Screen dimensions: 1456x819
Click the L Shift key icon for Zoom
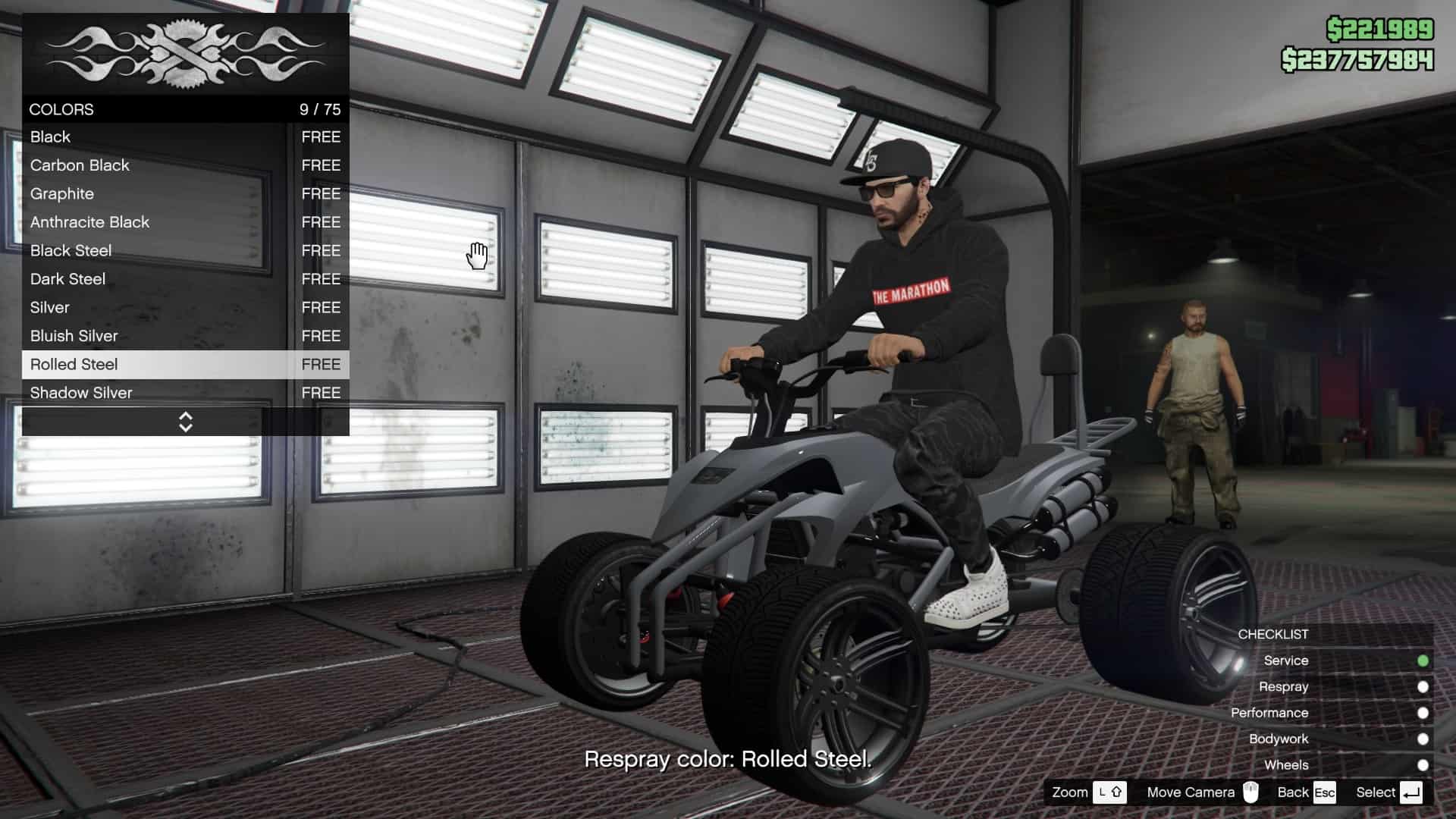click(1109, 792)
